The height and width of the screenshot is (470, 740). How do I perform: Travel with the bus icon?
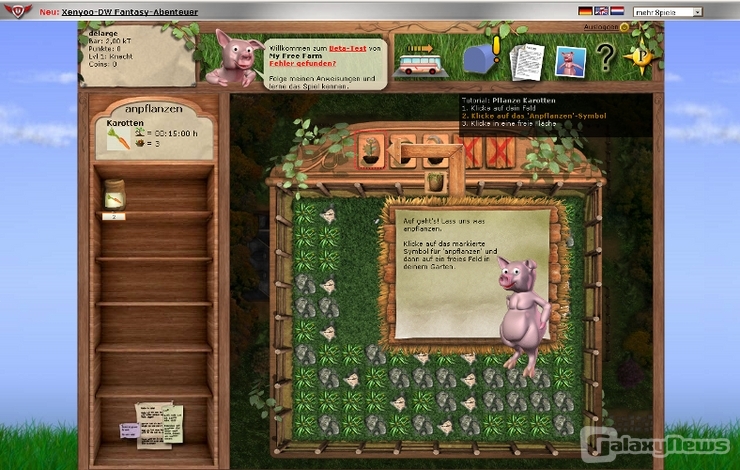pyautogui.click(x=421, y=65)
